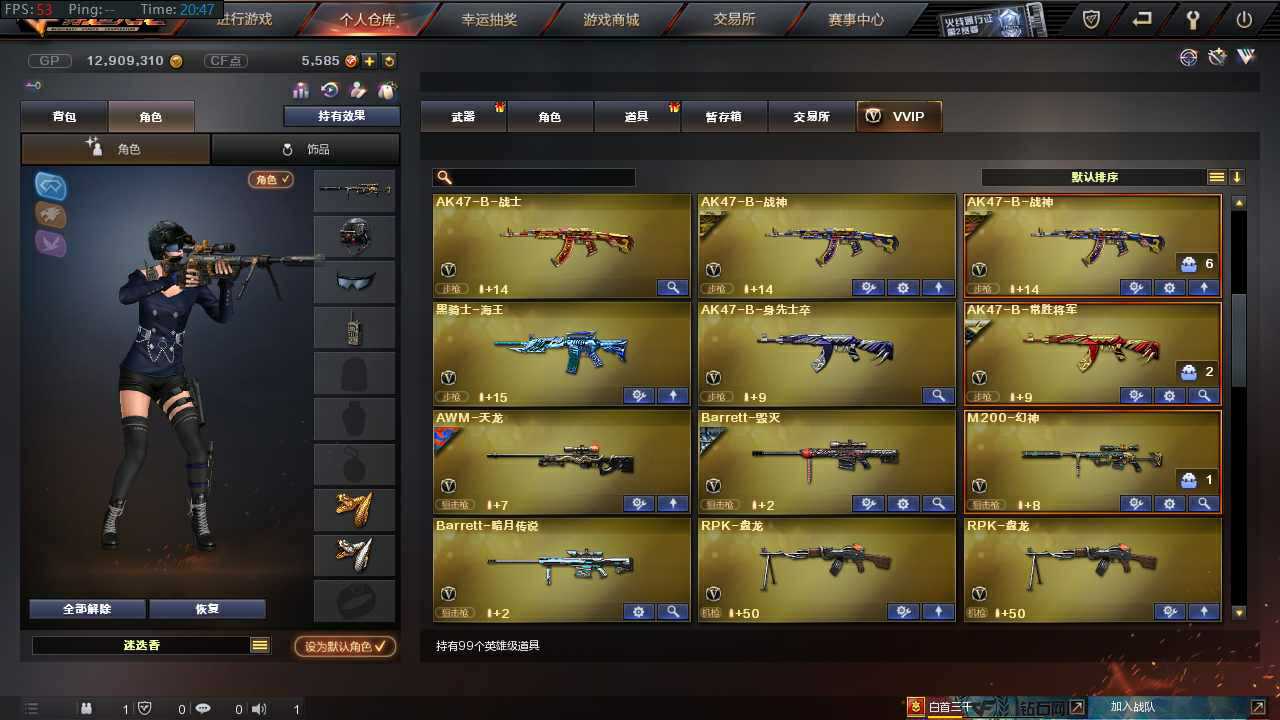Click the circular reset arrow icon above 持有效果
This screenshot has width=1280, height=720.
(x=330, y=90)
